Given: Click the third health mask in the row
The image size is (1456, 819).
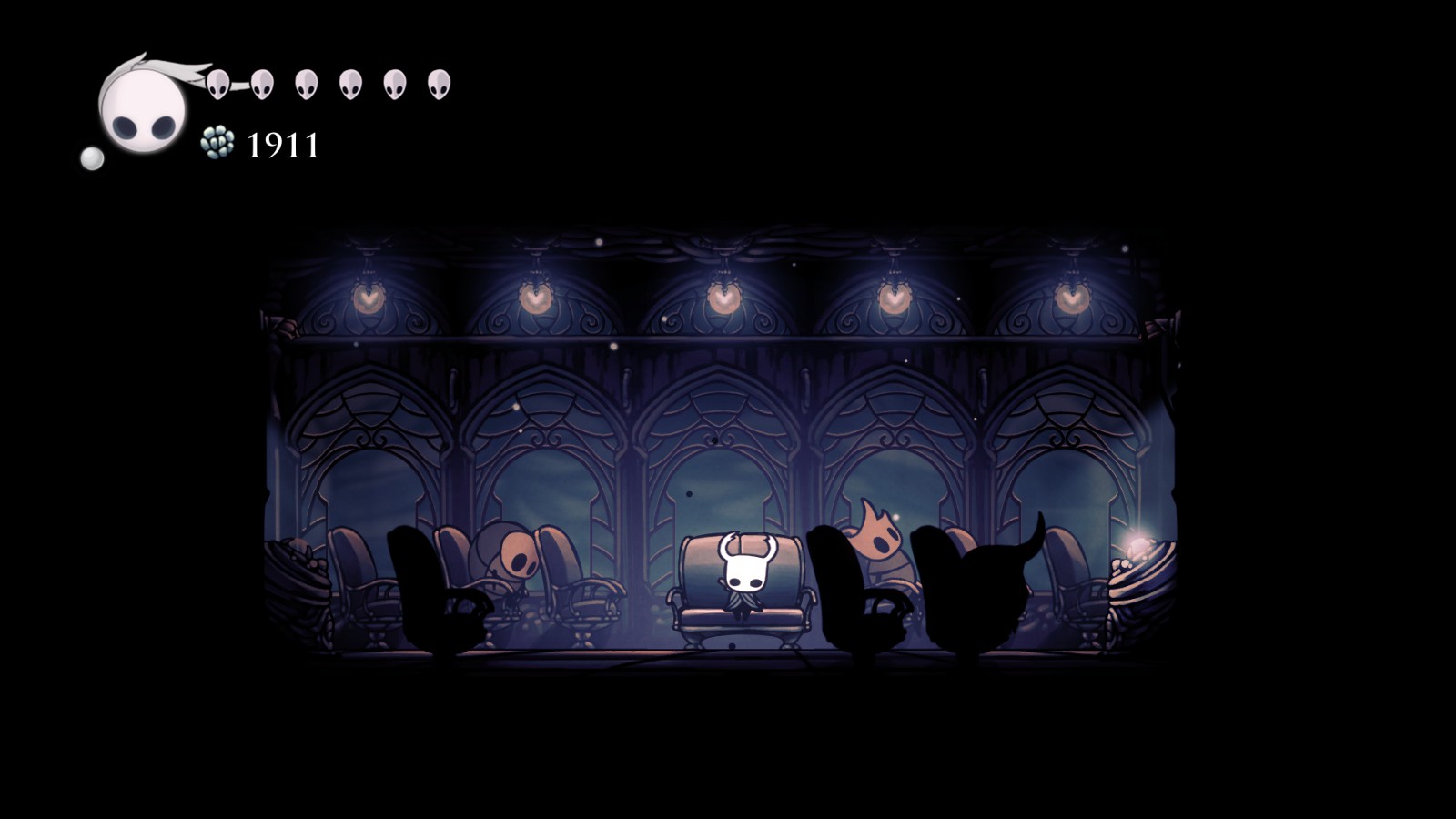Looking at the screenshot, I should [306, 84].
